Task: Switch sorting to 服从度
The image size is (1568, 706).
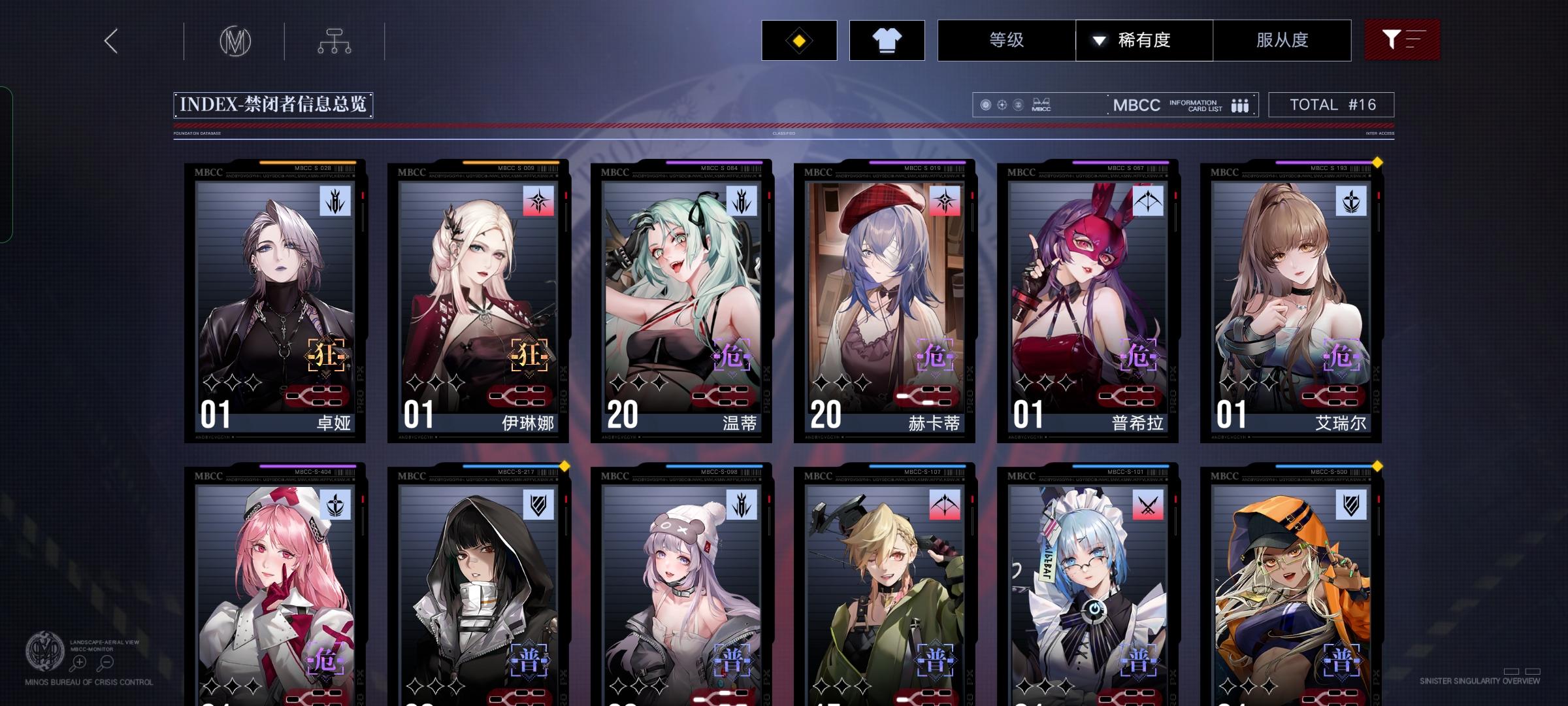Action: pyautogui.click(x=1282, y=40)
